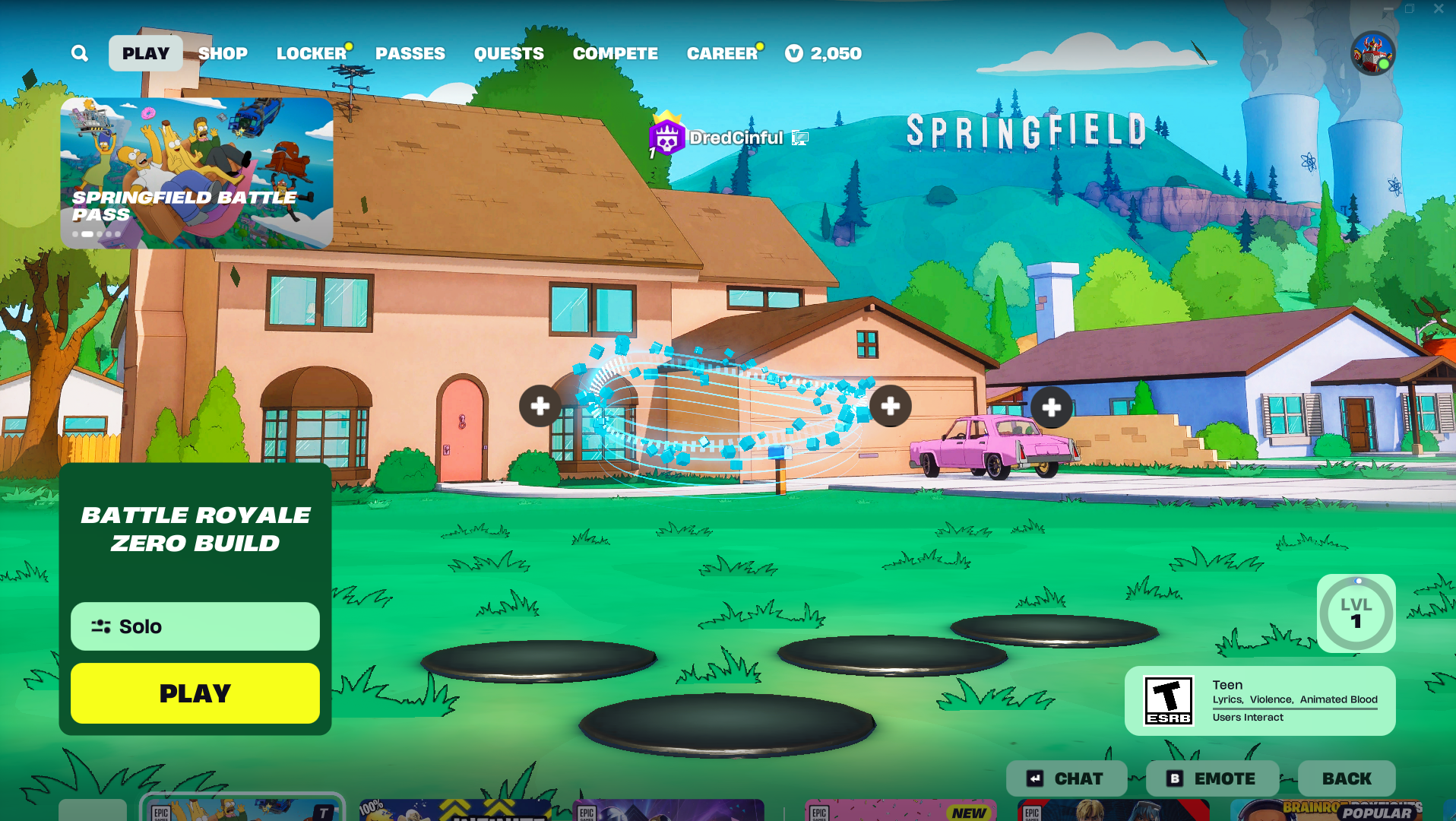Open Battle Royale Zero Build mode selection
This screenshot has width=1456, height=821.
point(195,529)
